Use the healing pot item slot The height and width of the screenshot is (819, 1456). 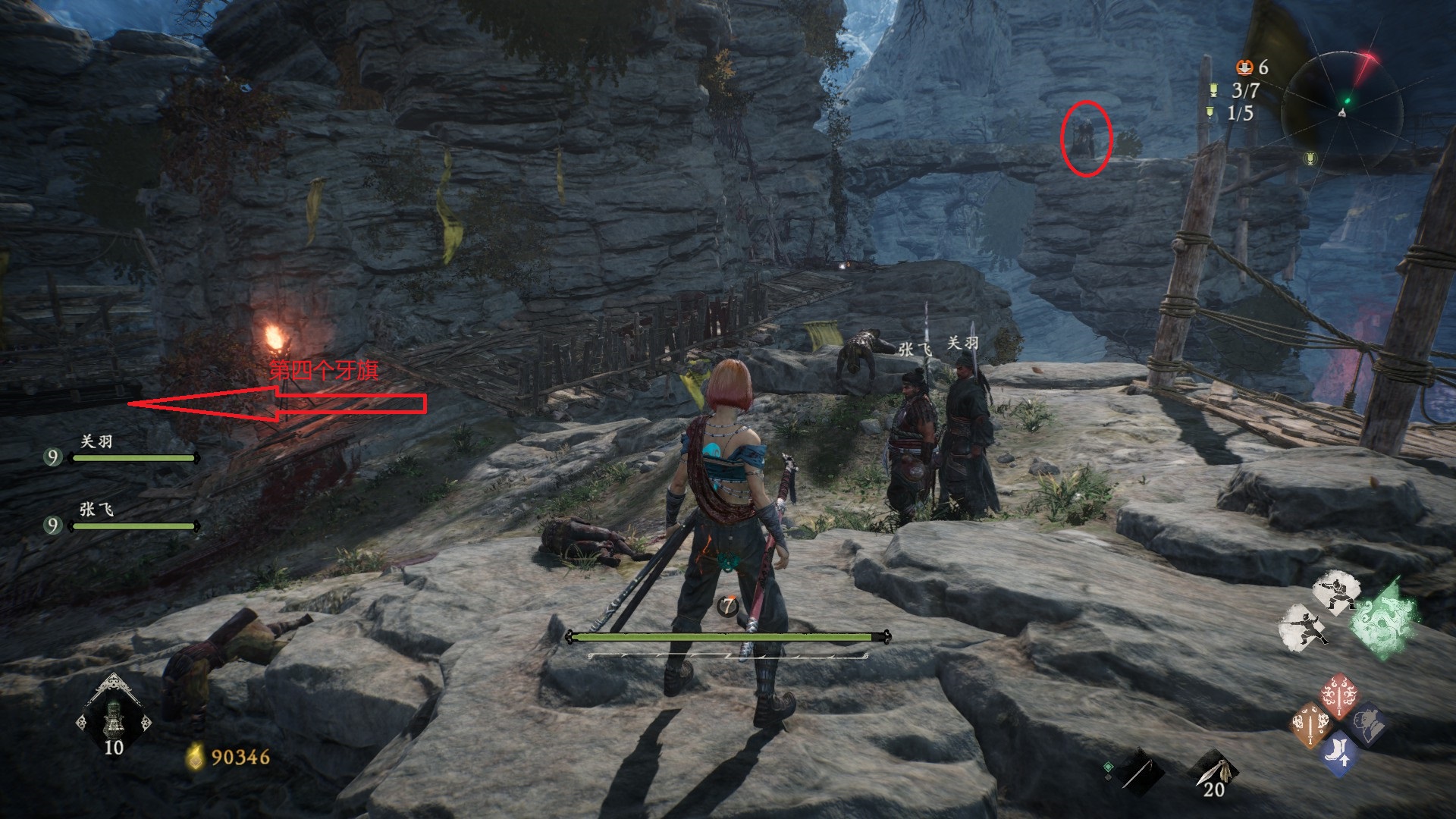(114, 718)
